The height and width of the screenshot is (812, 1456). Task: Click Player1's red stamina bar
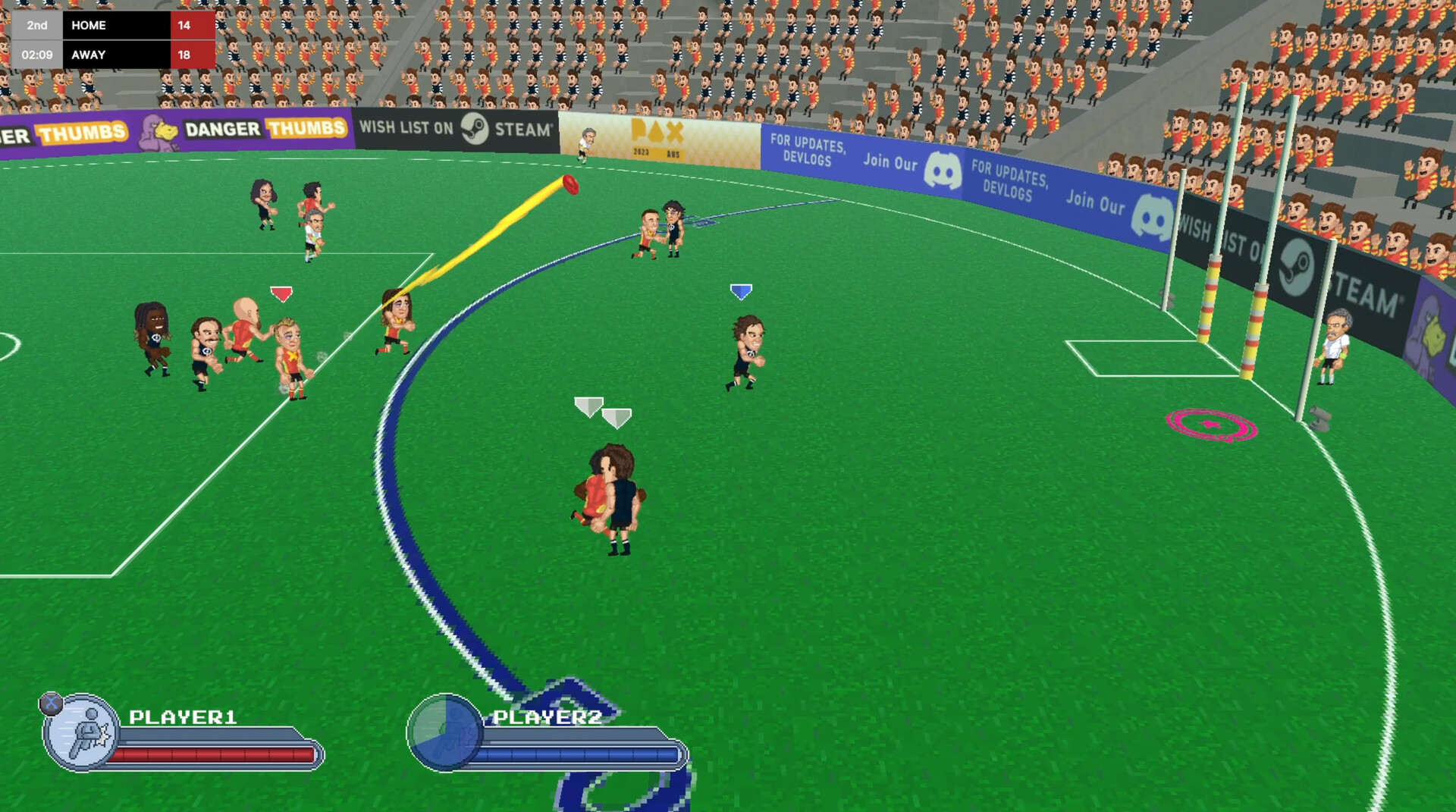(x=212, y=754)
